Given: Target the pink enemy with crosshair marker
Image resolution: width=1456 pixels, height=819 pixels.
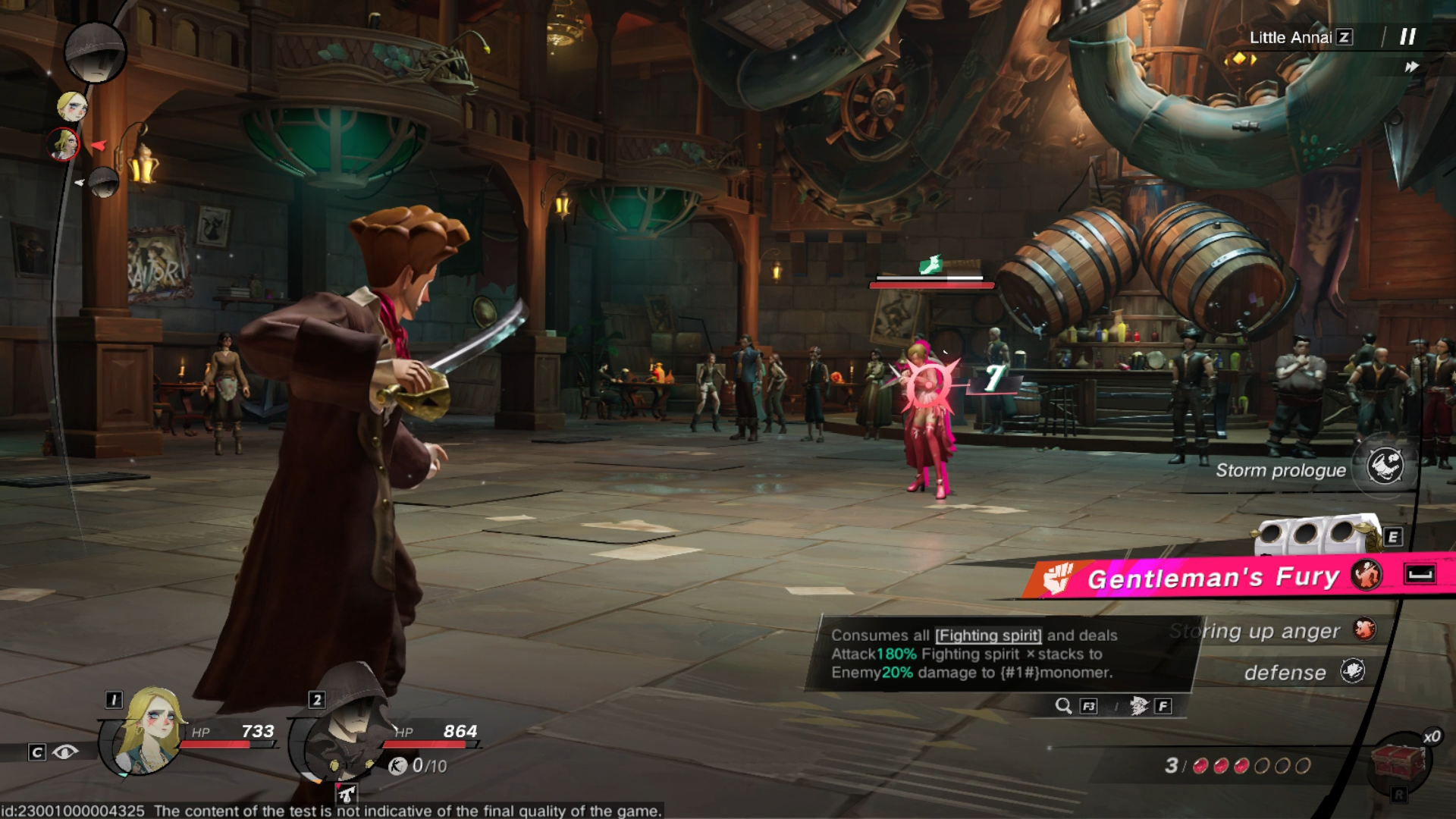Looking at the screenshot, I should pos(927,383).
